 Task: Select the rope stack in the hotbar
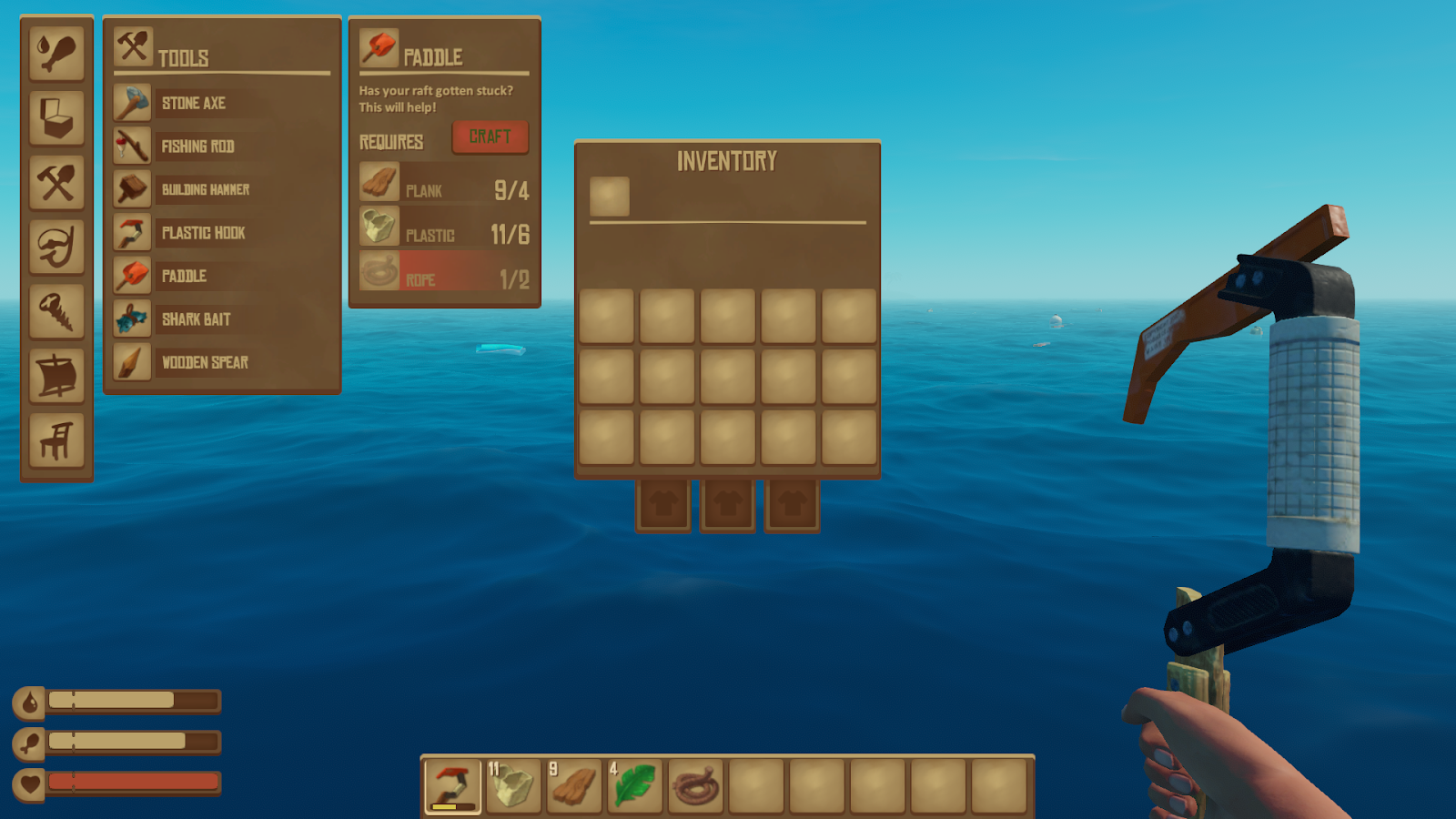[x=694, y=787]
